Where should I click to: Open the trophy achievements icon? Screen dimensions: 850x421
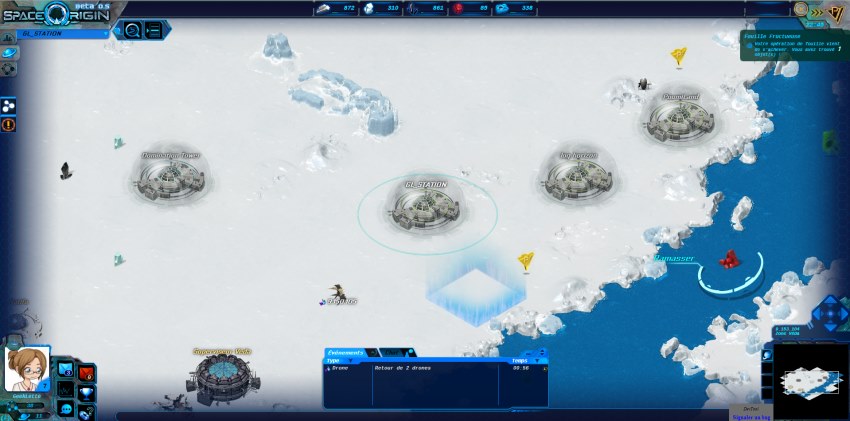click(87, 392)
